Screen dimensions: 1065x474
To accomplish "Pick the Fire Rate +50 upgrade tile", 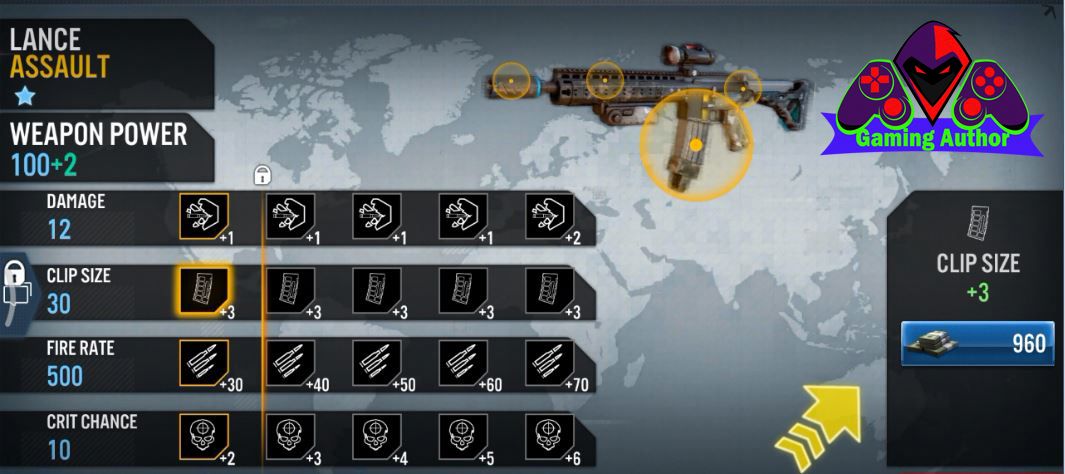I will (378, 363).
